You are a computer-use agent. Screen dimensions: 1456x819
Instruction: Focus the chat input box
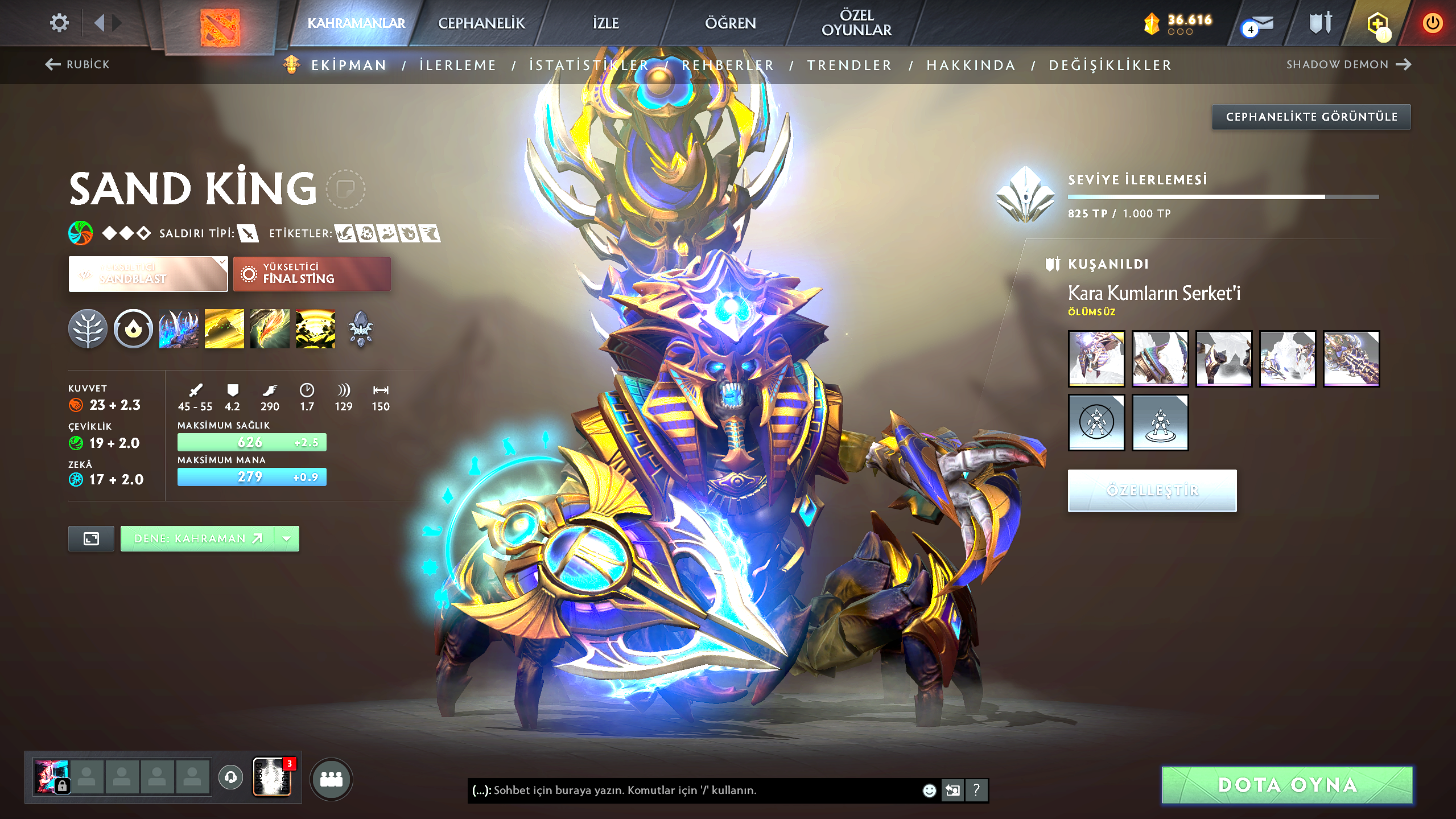pyautogui.click(x=694, y=790)
